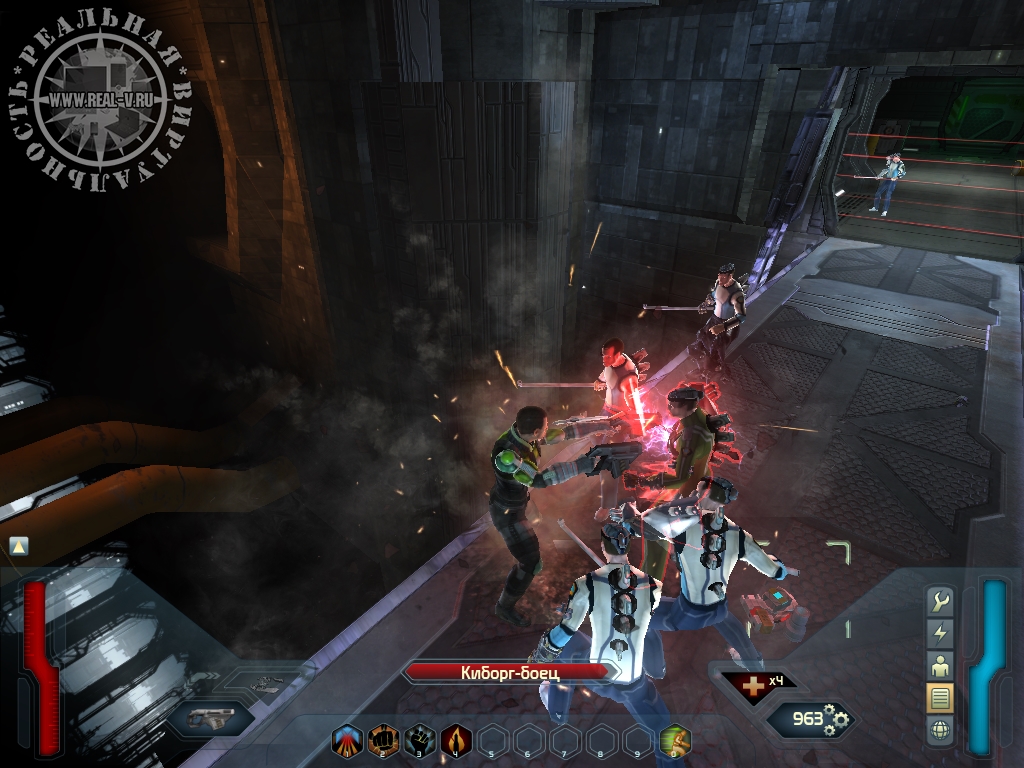Activate the green sprint skill in slot 0
Viewport: 1024px width, 768px height.
(x=675, y=740)
